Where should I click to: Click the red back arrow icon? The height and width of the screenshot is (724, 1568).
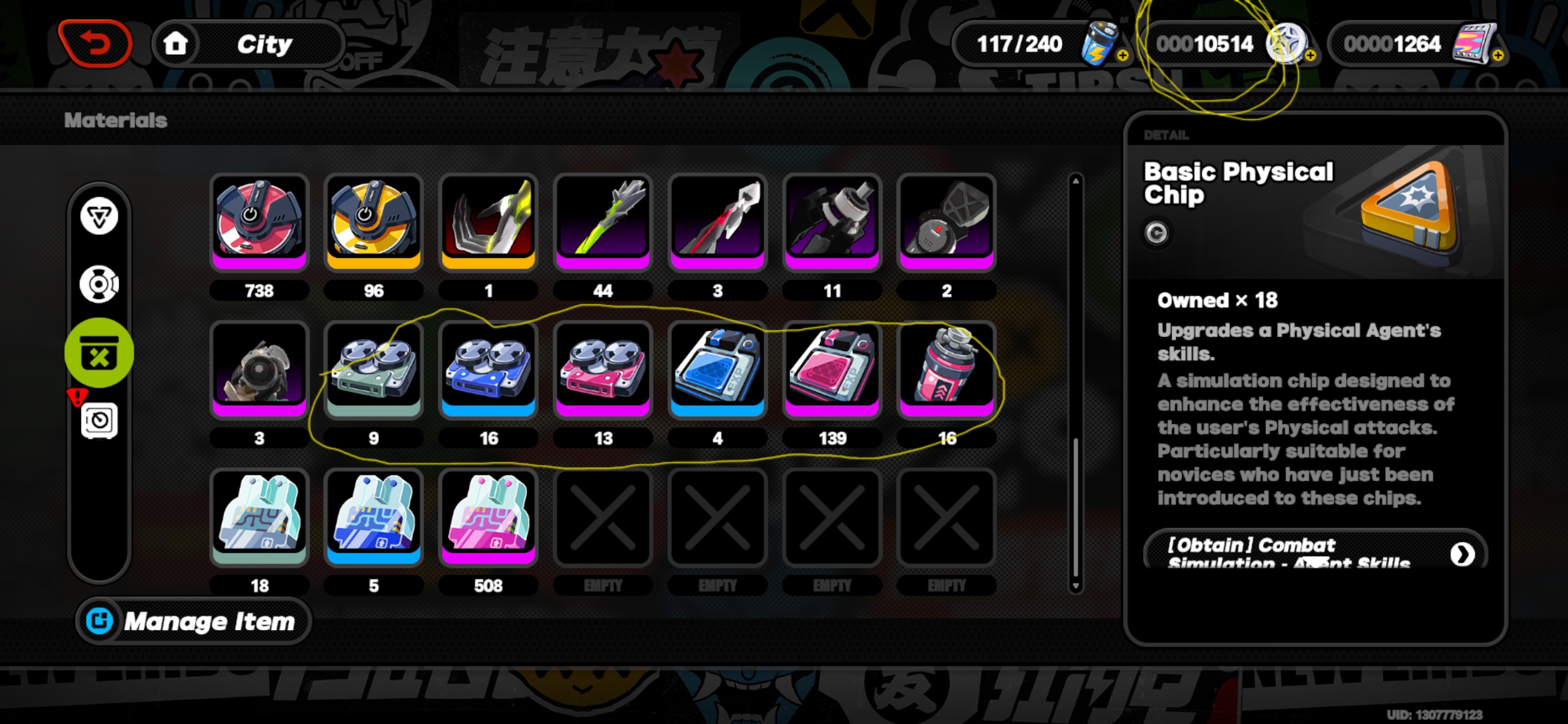pyautogui.click(x=95, y=42)
